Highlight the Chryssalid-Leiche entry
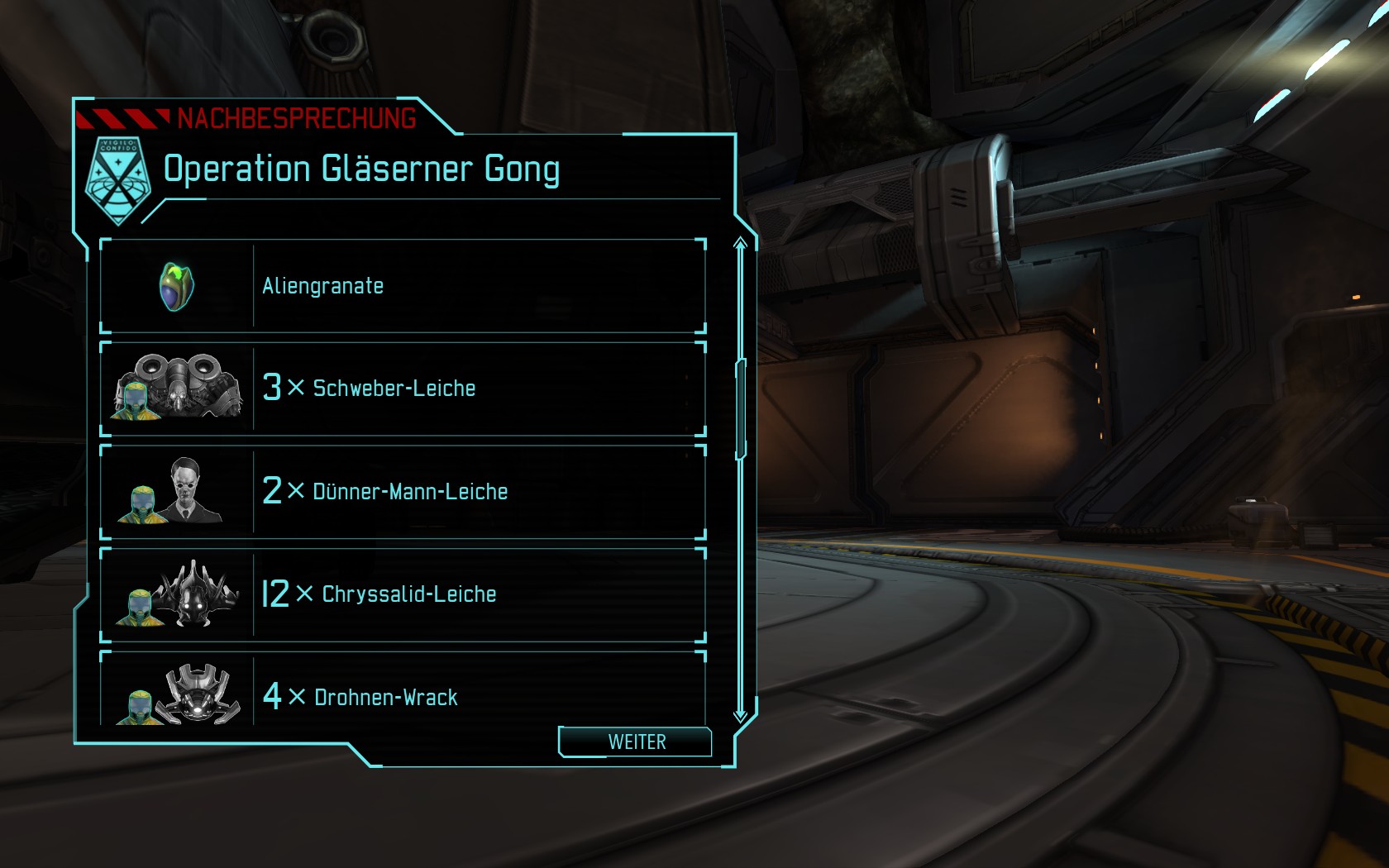This screenshot has height=868, width=1389. (x=403, y=594)
